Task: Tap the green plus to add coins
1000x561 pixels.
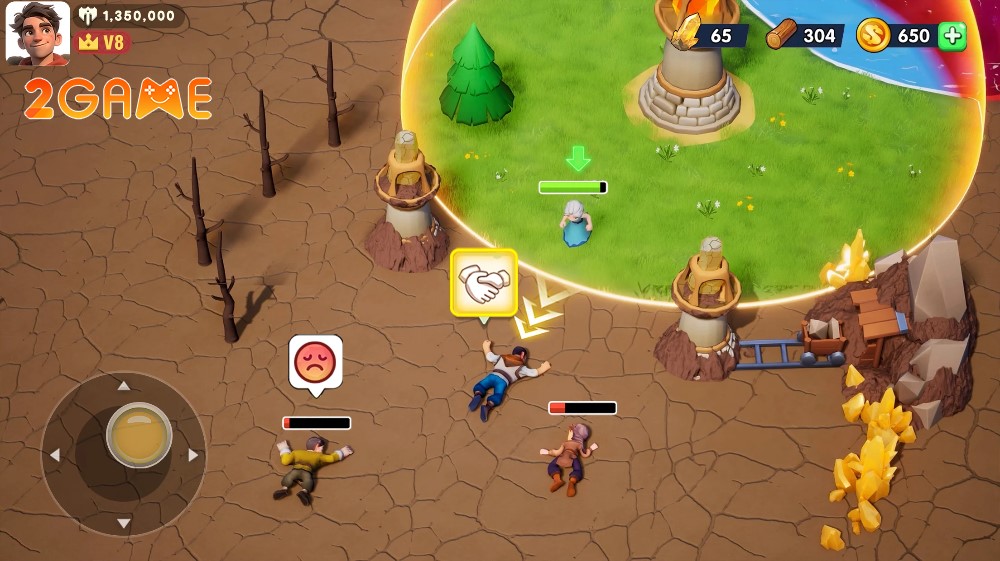Action: pyautogui.click(x=953, y=36)
